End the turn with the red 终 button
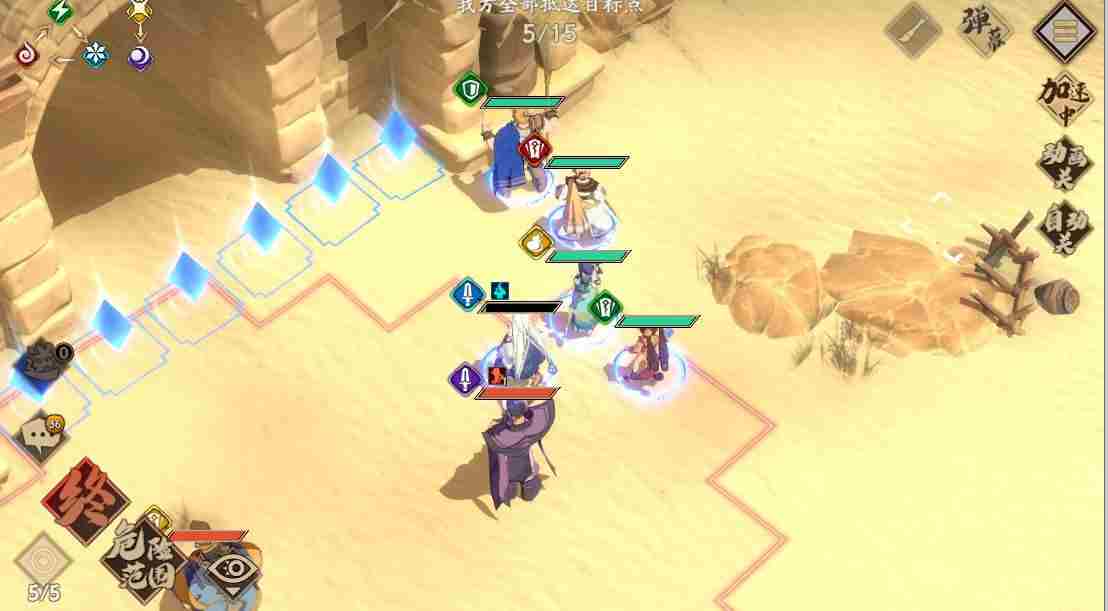This screenshot has width=1108, height=611. pos(85,500)
